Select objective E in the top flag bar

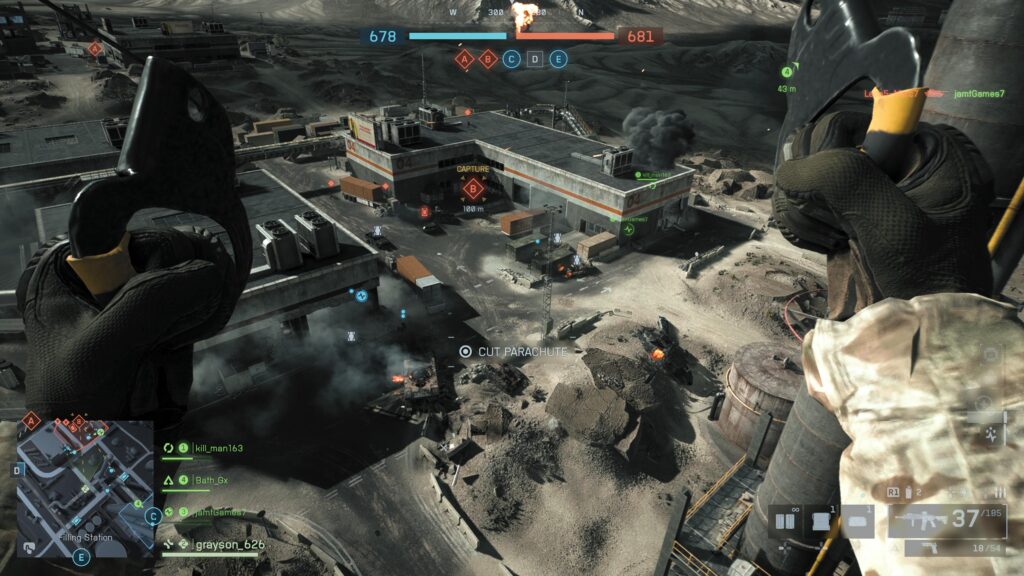pos(558,59)
